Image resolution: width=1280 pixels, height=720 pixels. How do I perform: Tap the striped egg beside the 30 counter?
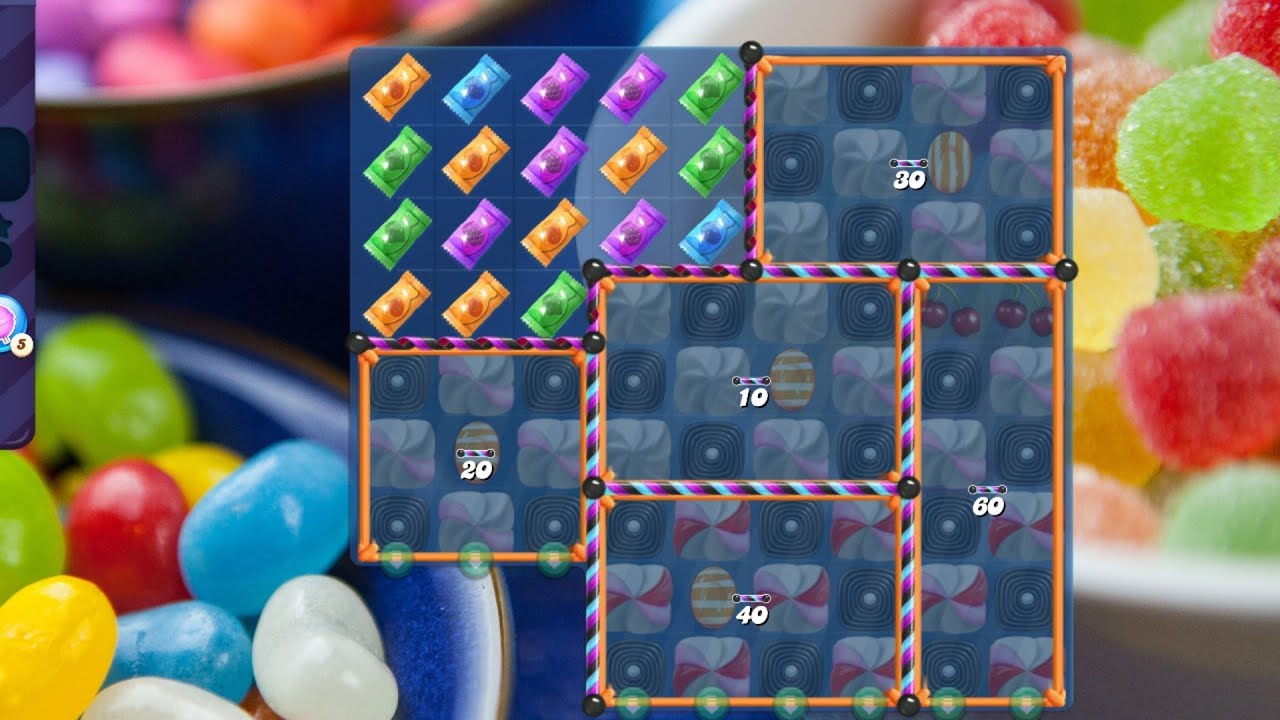[x=949, y=161]
